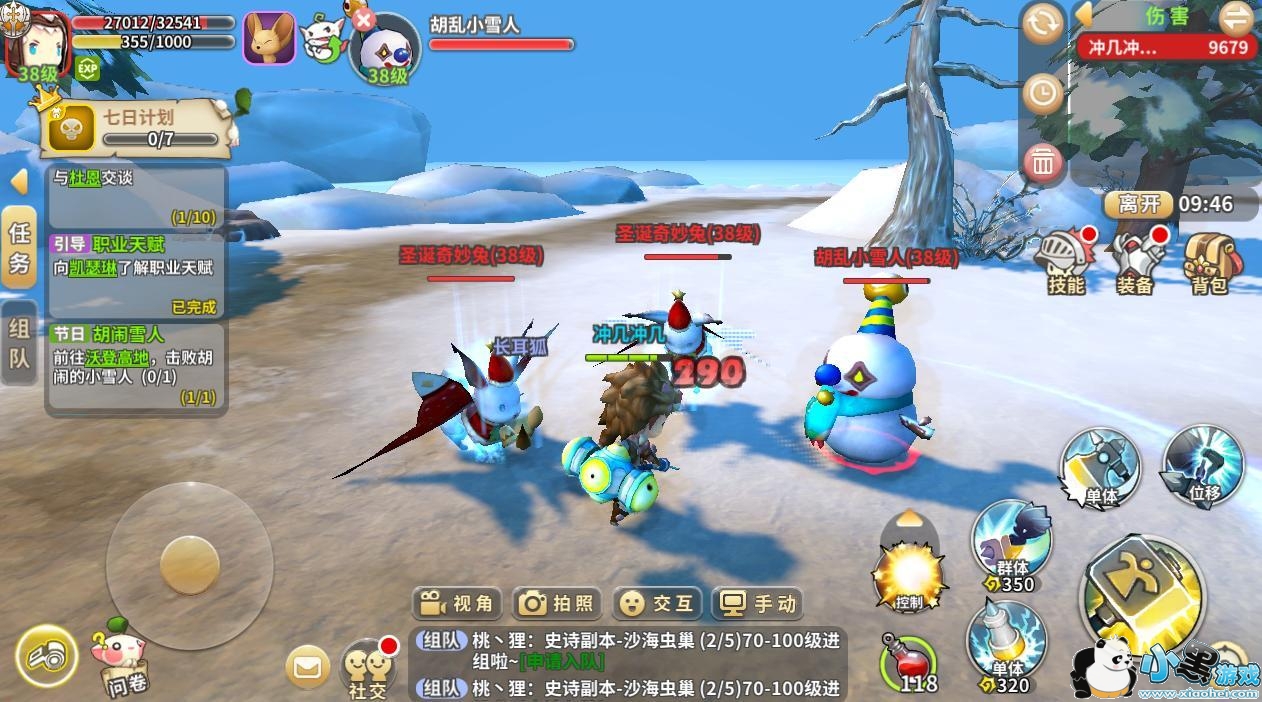This screenshot has height=702, width=1262.
Task: Use the red health potion
Action: tap(907, 662)
